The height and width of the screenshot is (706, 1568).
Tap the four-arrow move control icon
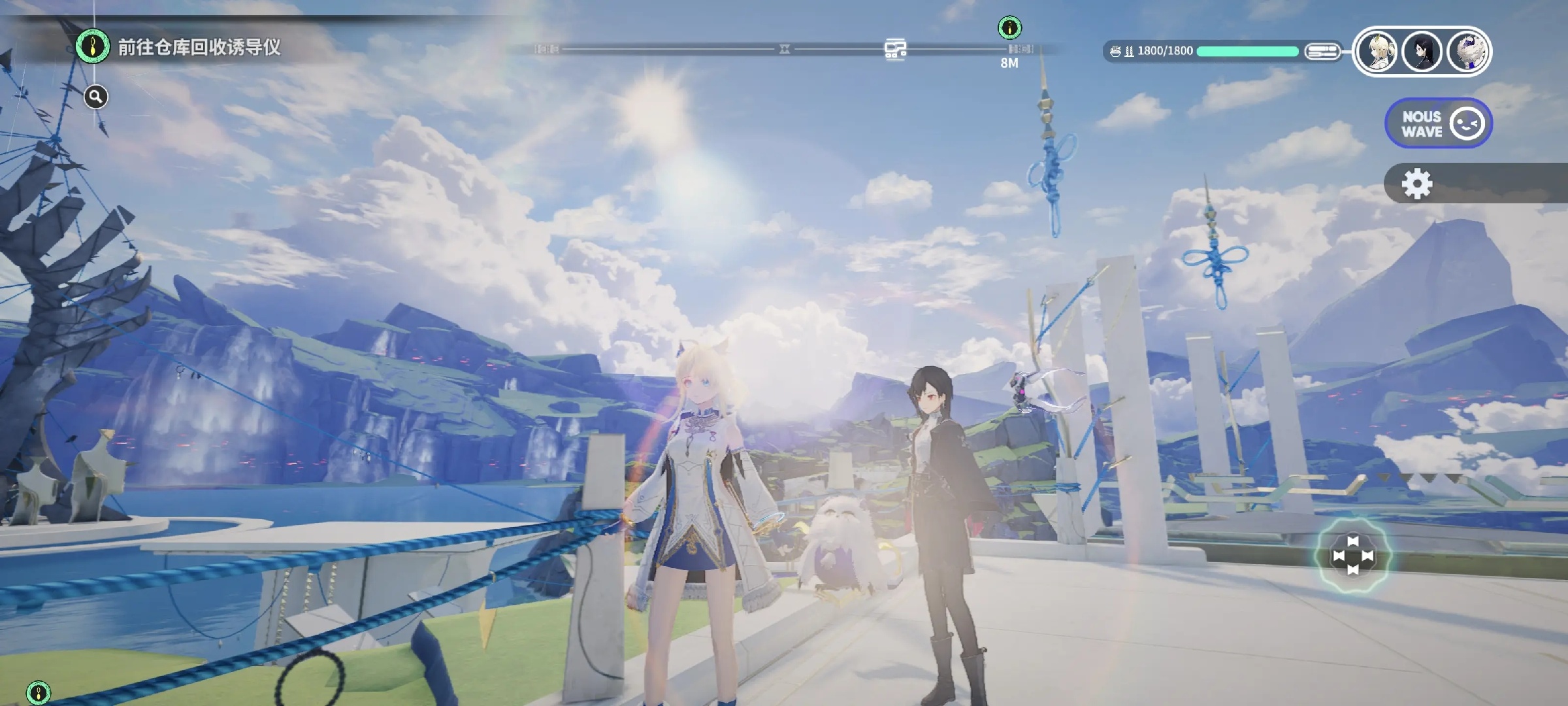click(1353, 556)
